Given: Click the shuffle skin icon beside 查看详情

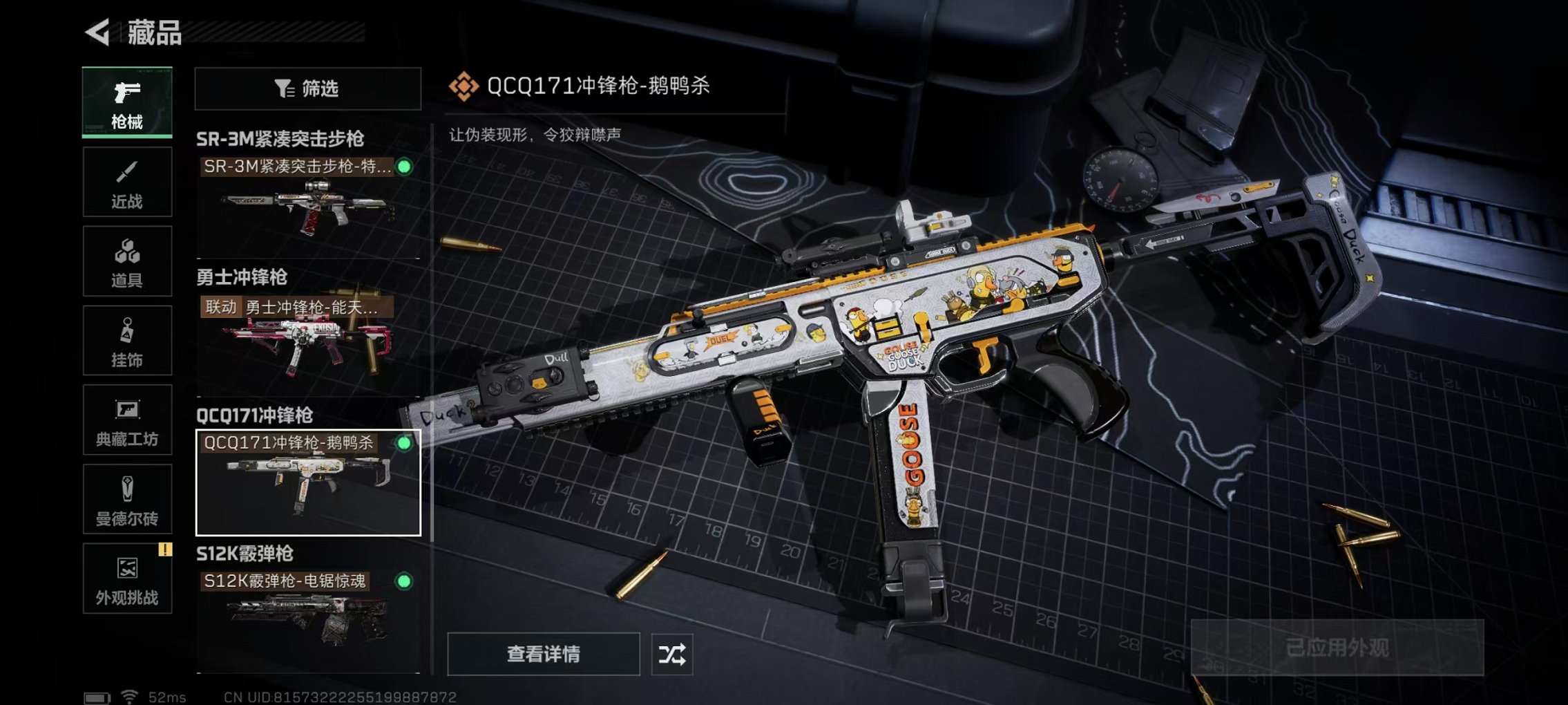Looking at the screenshot, I should [672, 652].
